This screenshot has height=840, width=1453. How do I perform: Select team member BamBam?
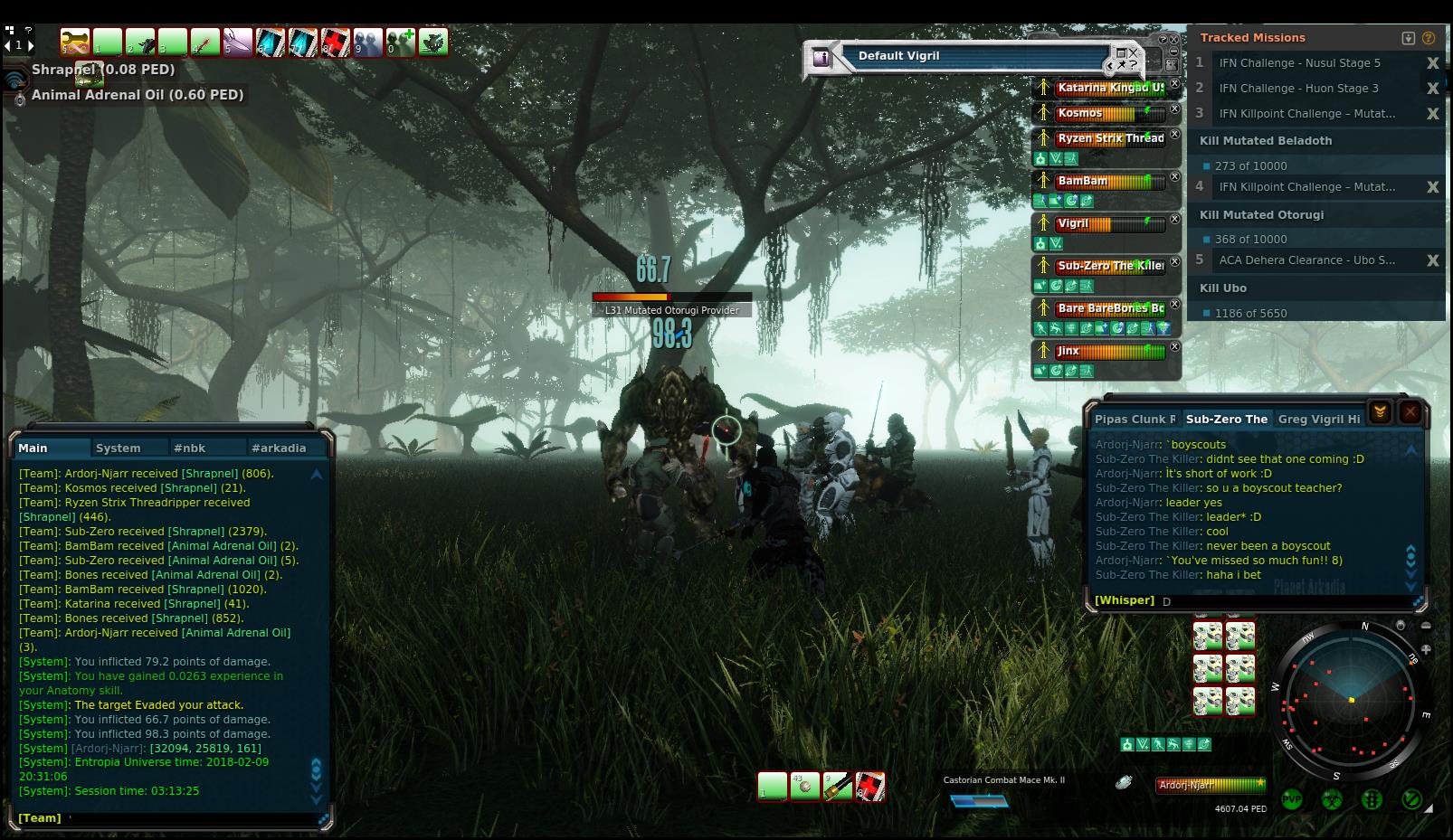coord(1083,181)
